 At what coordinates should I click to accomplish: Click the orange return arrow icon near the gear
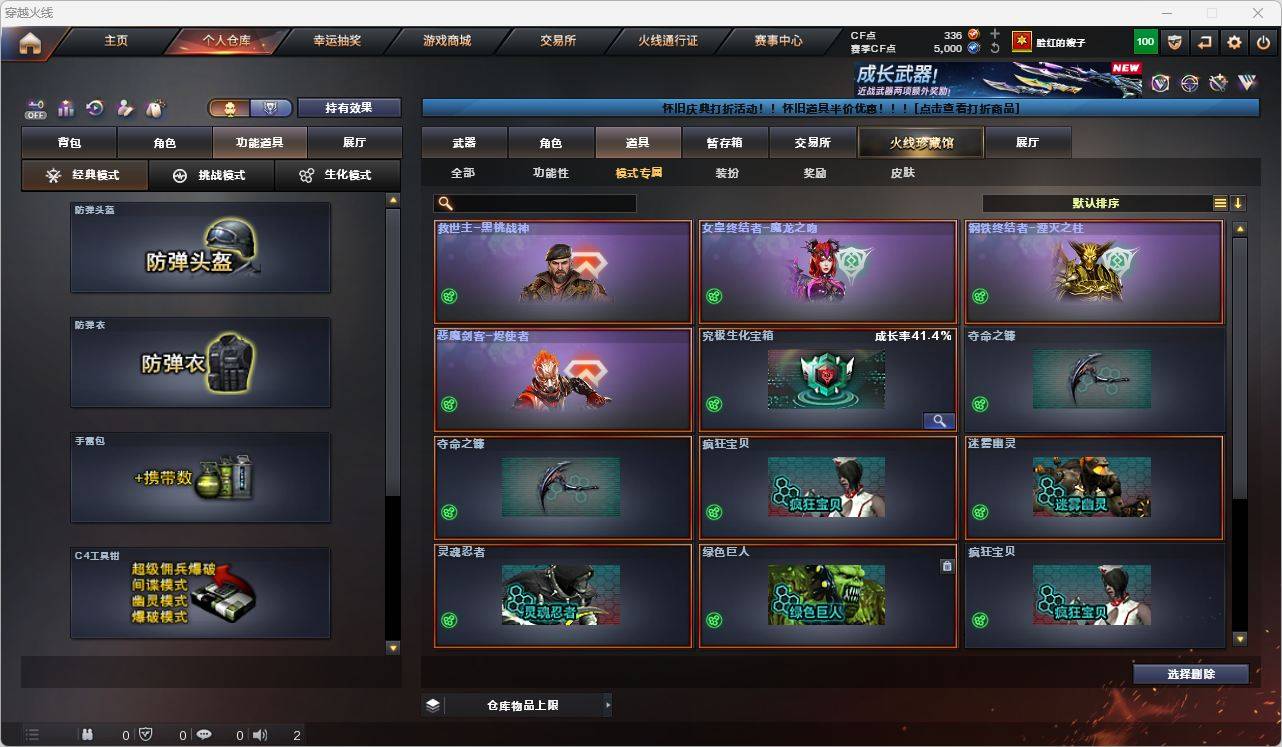1204,42
